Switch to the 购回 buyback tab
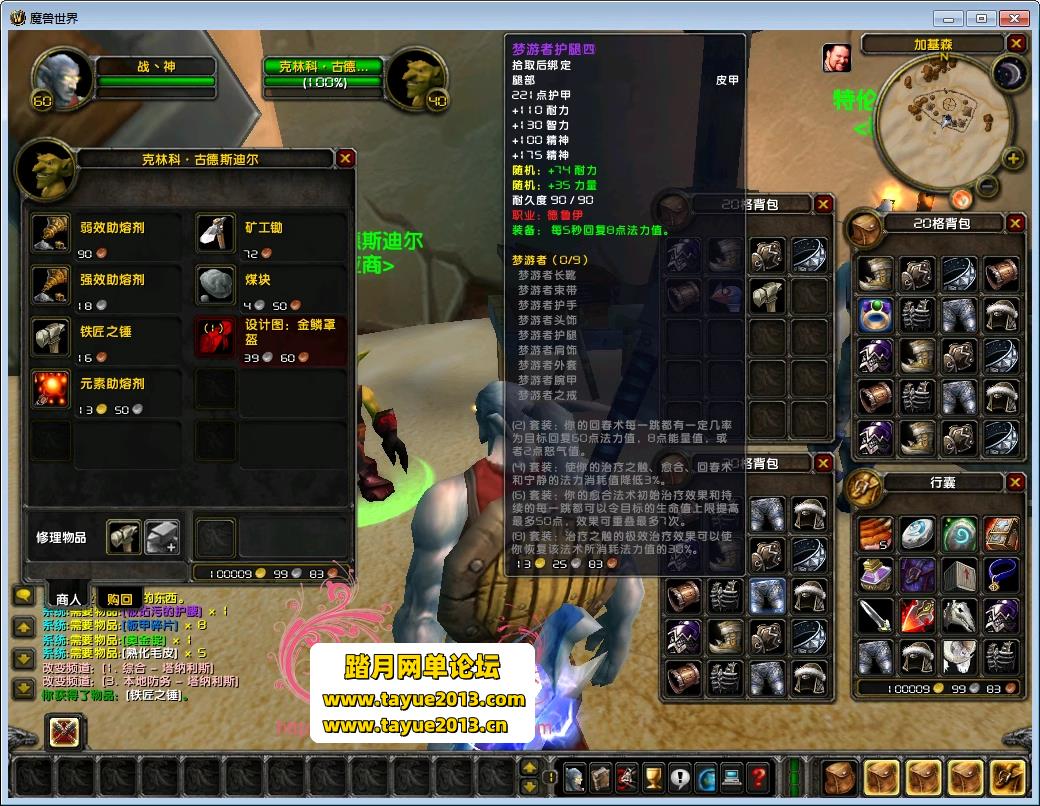The width and height of the screenshot is (1040, 806). (x=119, y=598)
